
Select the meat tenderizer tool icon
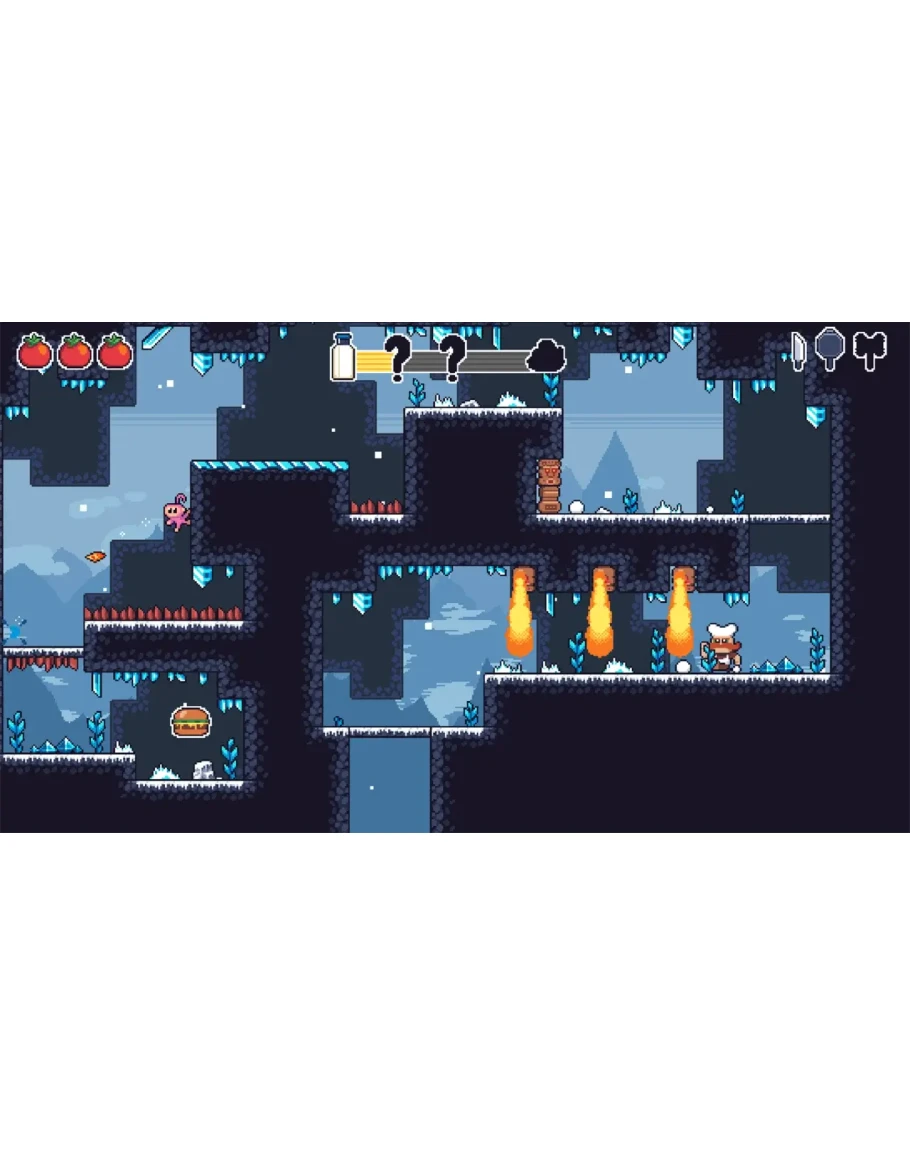click(870, 350)
